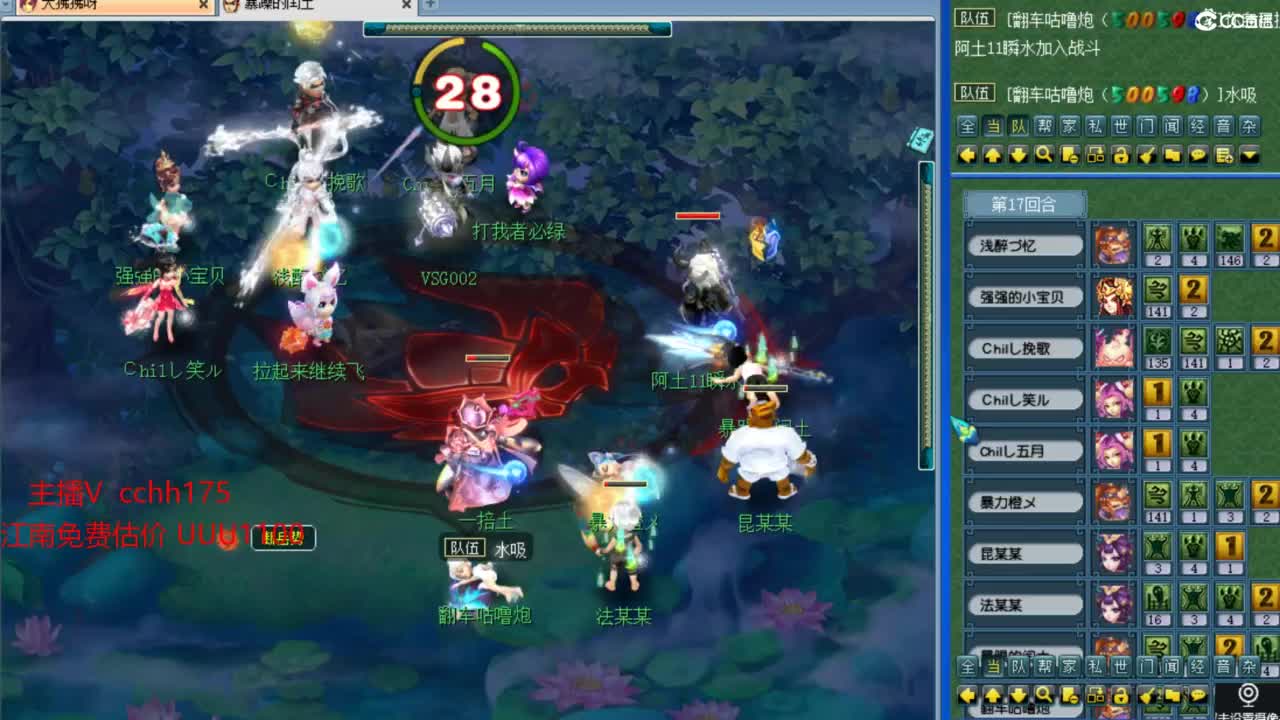
Task: Click the up arrow icon in chat toolbar
Action: pyautogui.click(x=993, y=155)
